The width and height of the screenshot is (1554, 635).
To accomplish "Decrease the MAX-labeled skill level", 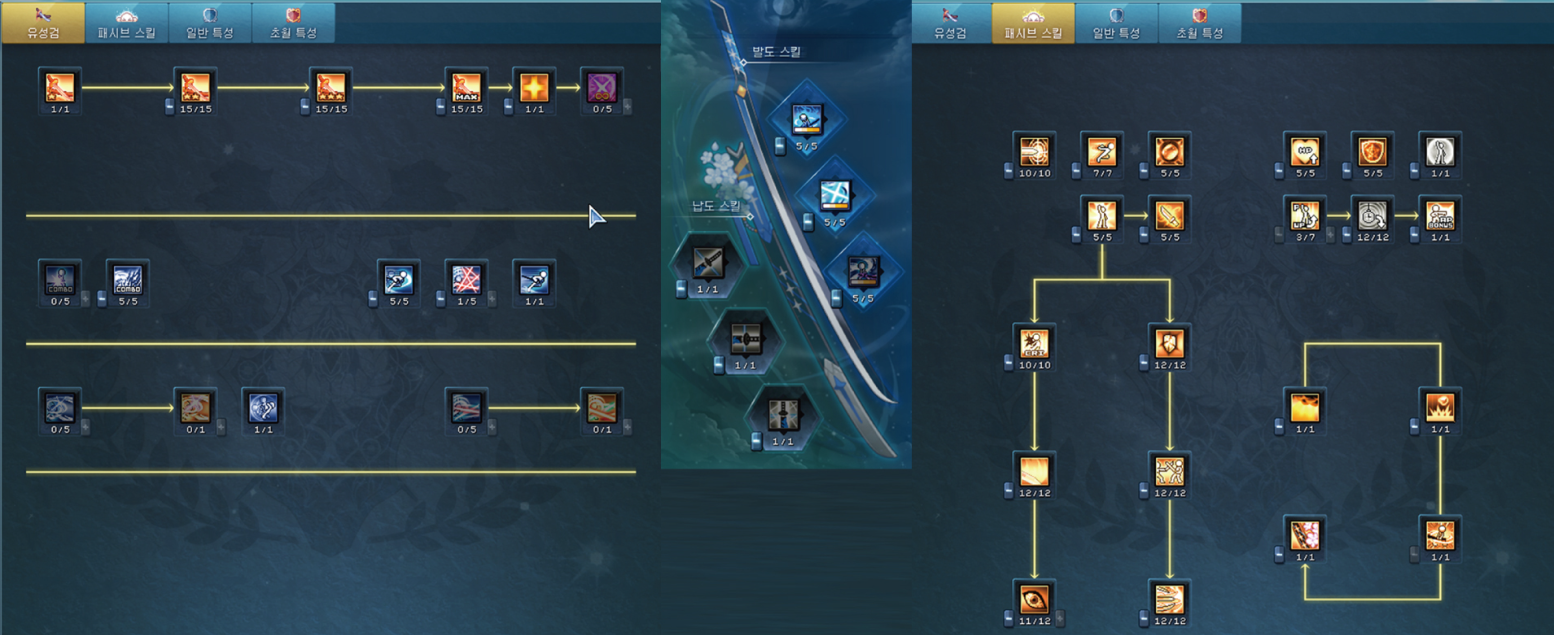I will [441, 107].
